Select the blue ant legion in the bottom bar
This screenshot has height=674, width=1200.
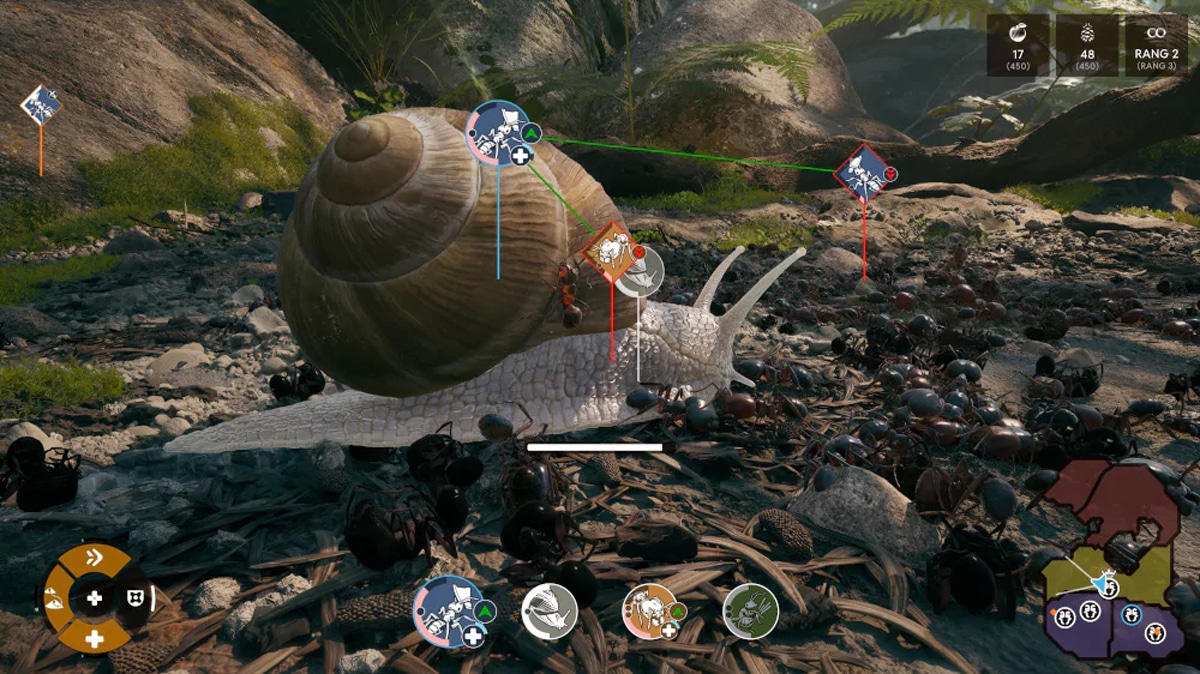tap(447, 610)
